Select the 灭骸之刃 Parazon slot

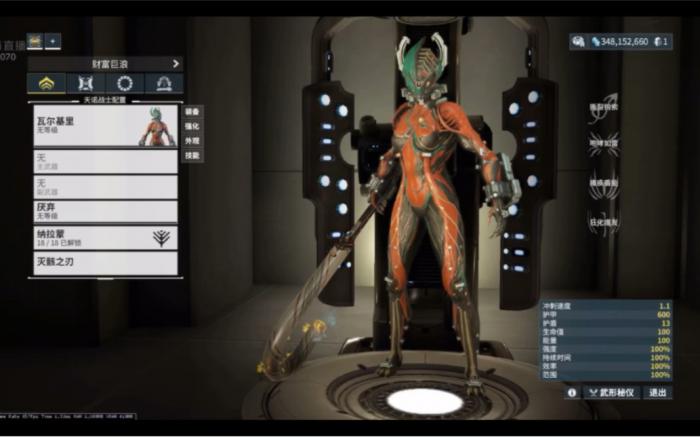106,263
